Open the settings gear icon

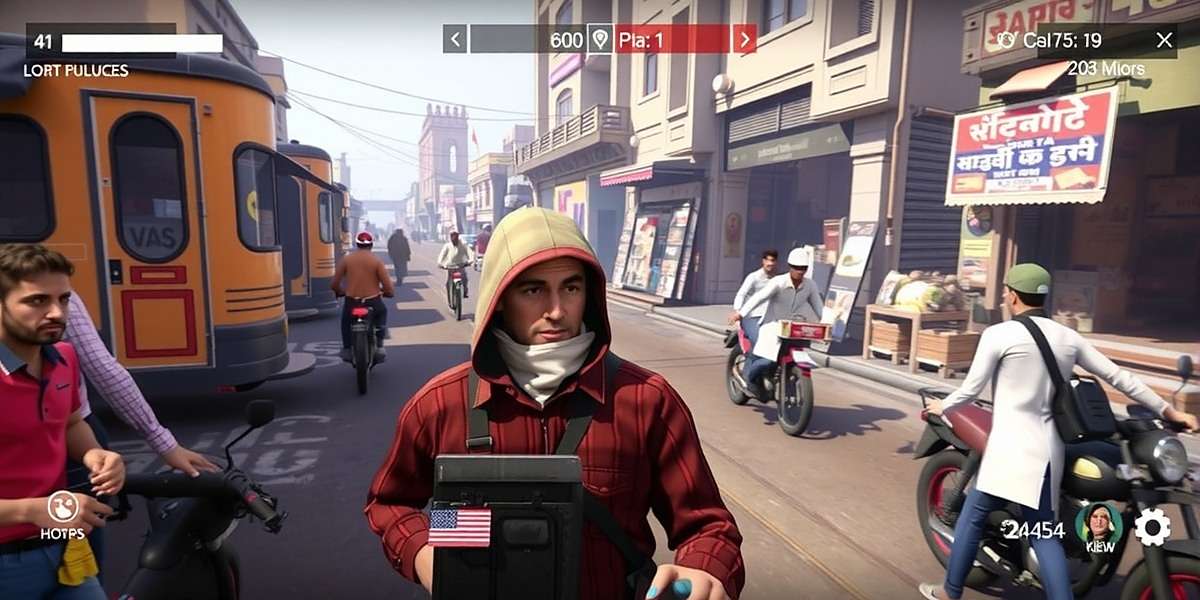click(1152, 527)
